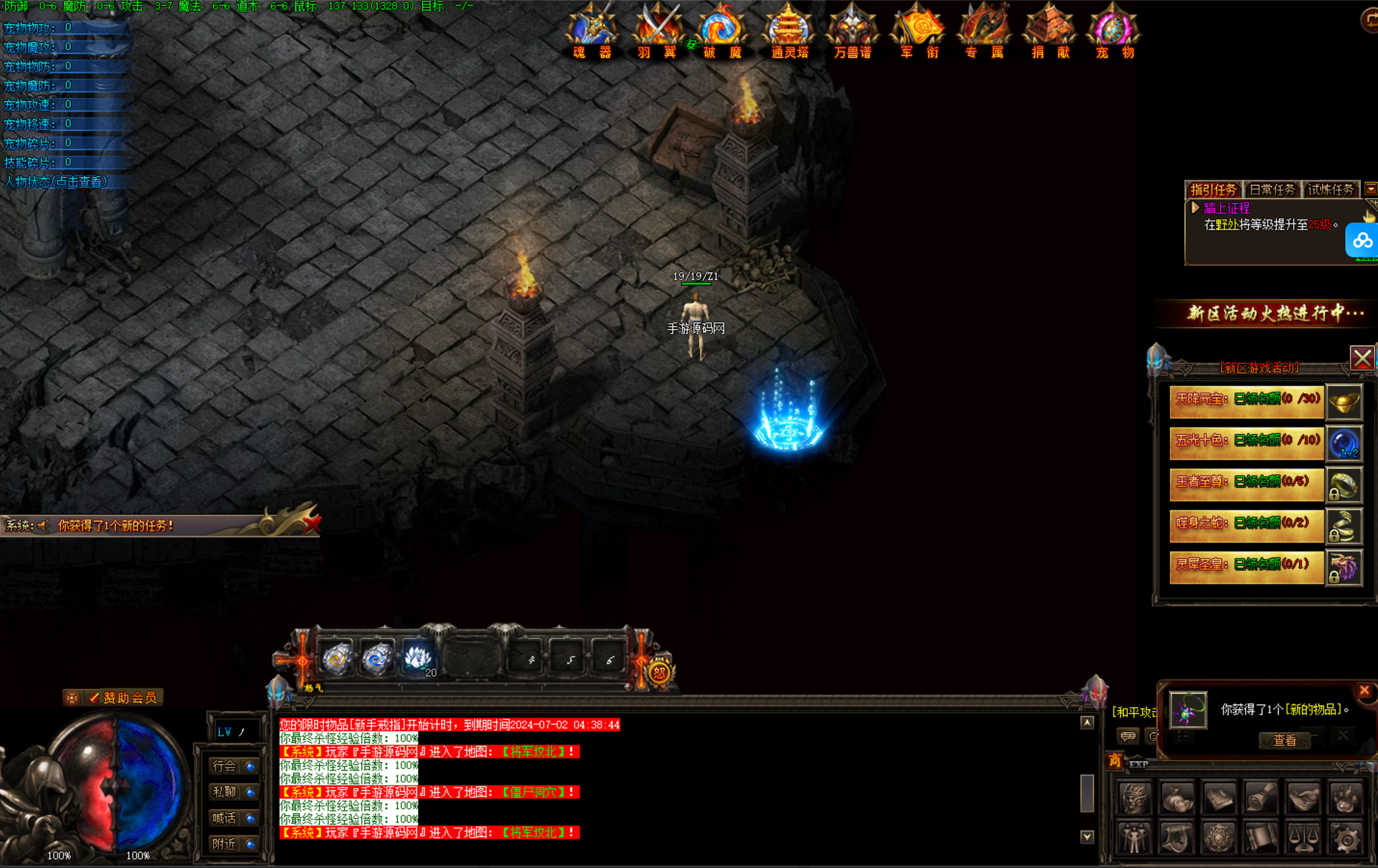The width and height of the screenshot is (1378, 868).
Task: Select the 指引任务 tab
Action: [1213, 190]
